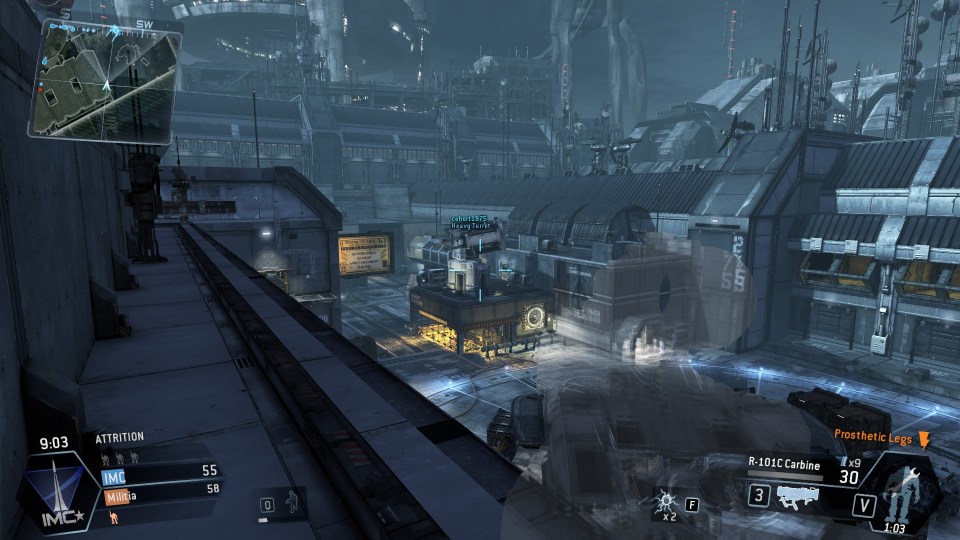The width and height of the screenshot is (960, 540).
Task: Click the minimap radar panel
Action: tap(107, 80)
